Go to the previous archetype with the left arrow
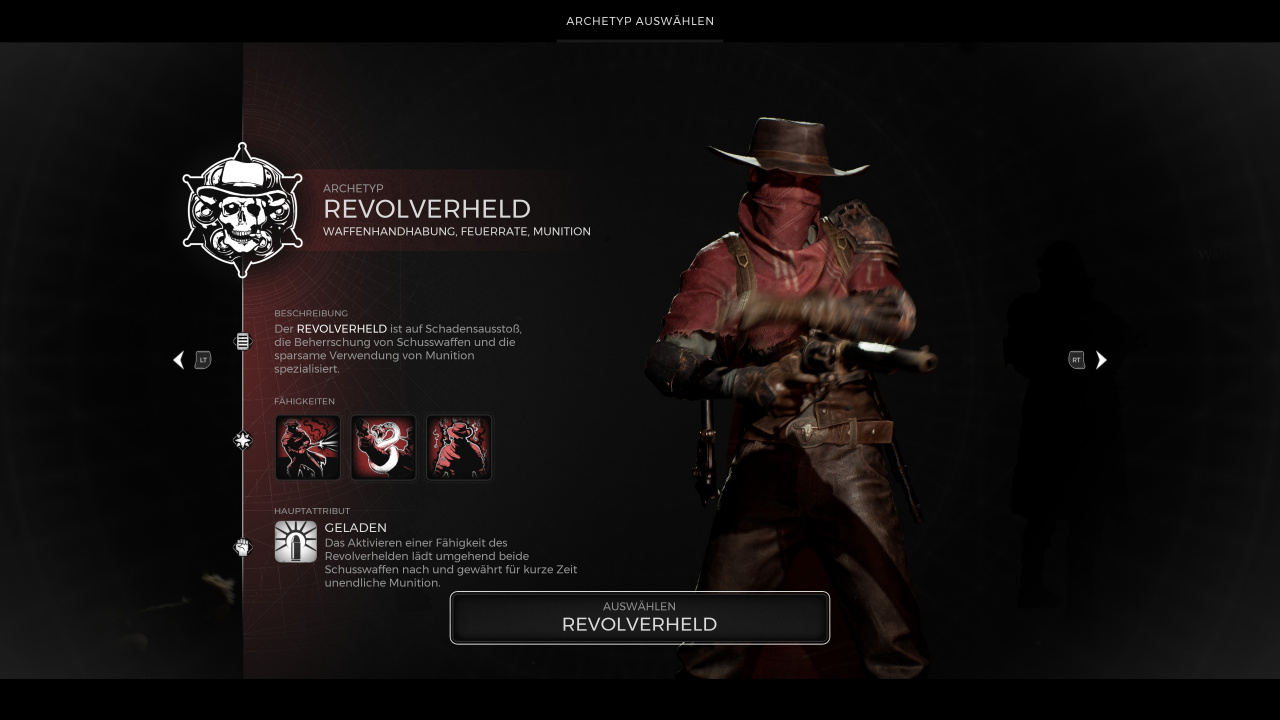This screenshot has height=720, width=1280. coord(179,360)
